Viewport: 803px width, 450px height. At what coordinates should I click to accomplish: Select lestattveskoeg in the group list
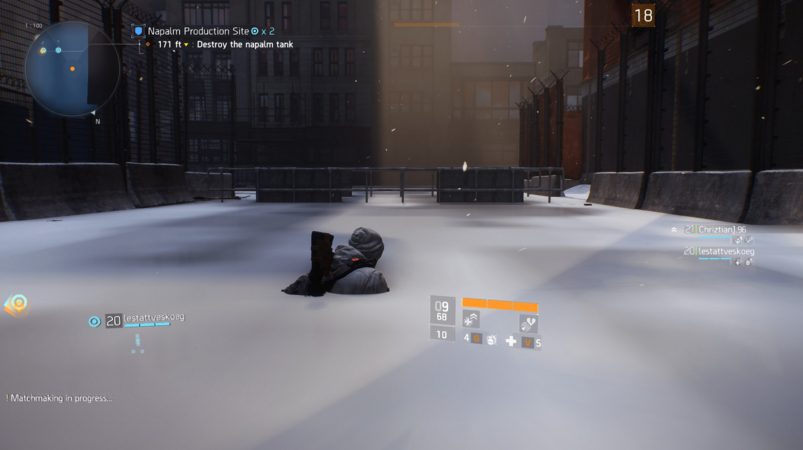coord(718,252)
